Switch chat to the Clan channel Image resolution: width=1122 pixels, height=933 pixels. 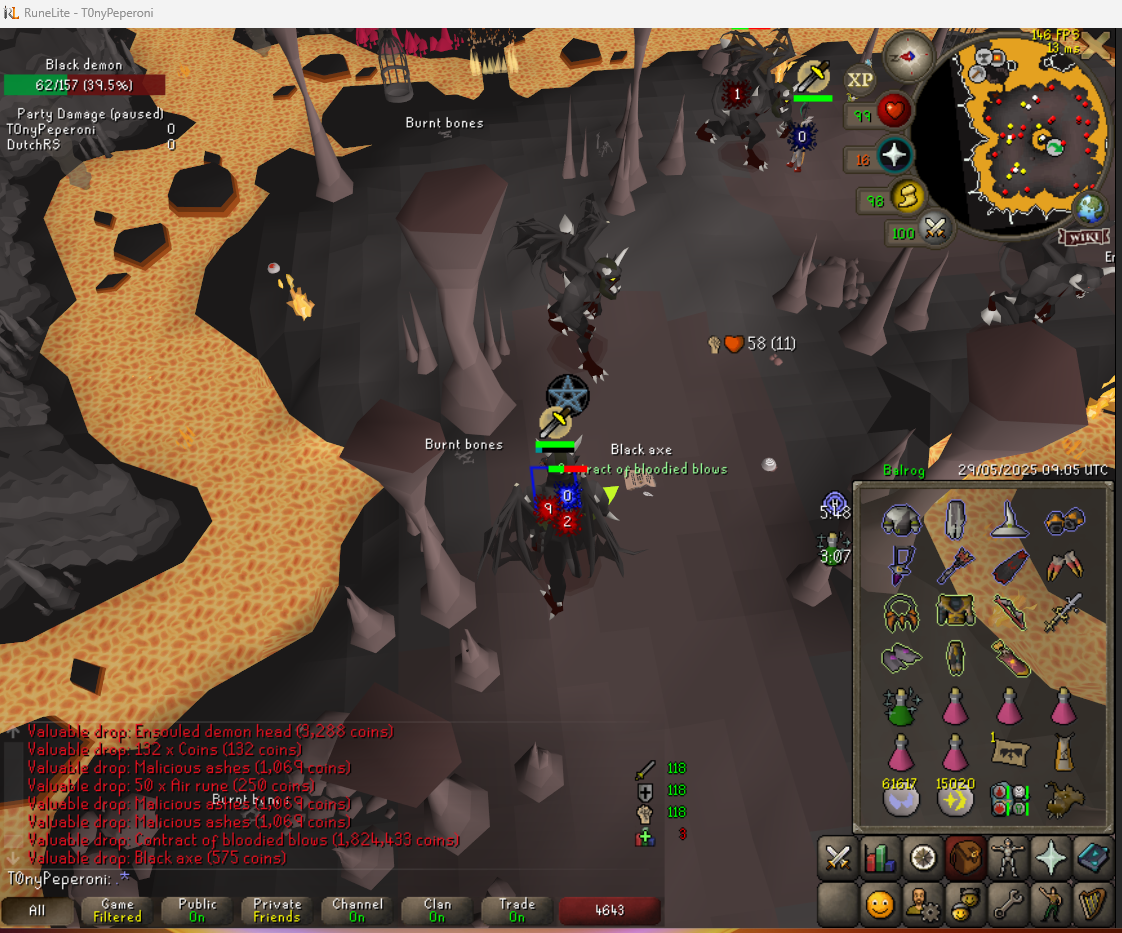437,910
